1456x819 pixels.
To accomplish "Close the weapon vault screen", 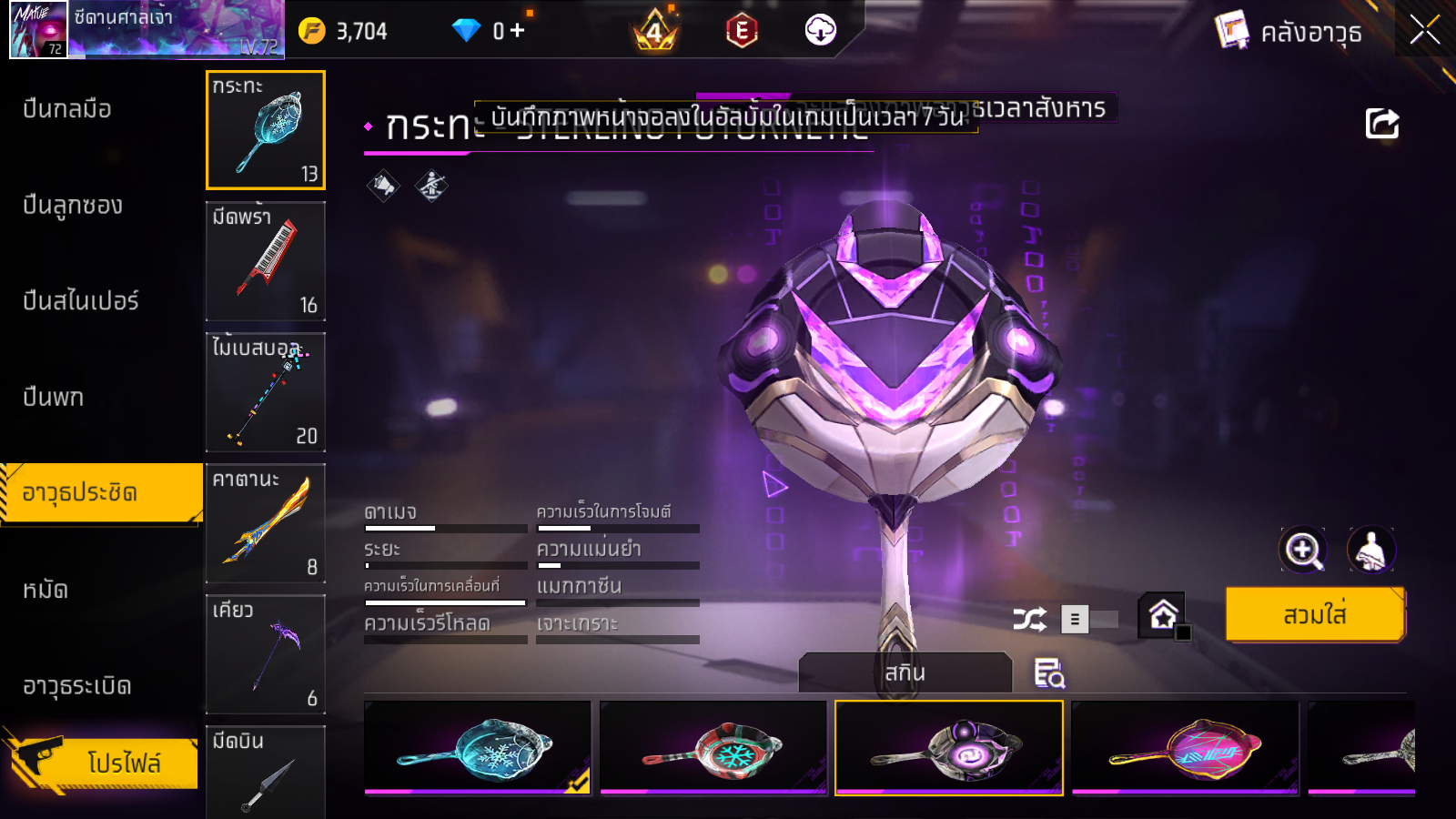I will point(1424,31).
